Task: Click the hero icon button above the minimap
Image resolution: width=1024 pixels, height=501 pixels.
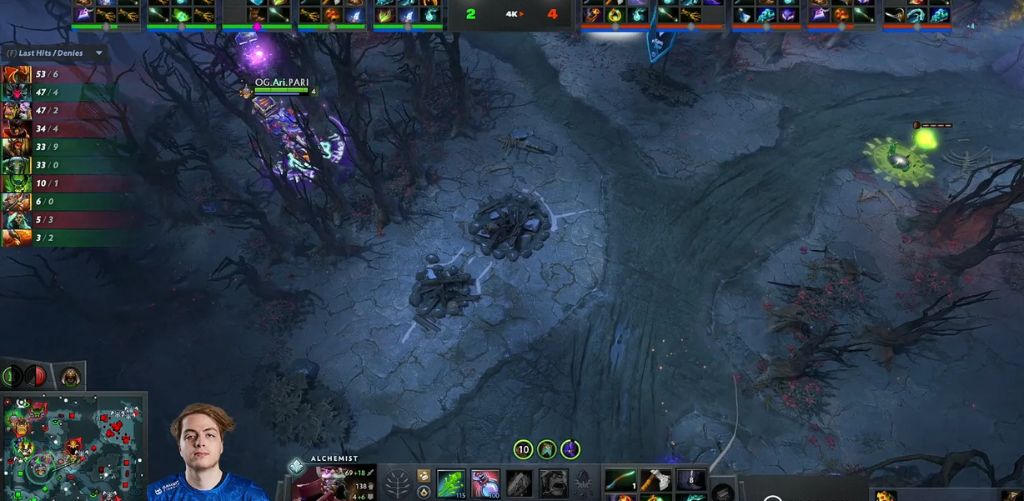Action: pyautogui.click(x=69, y=377)
